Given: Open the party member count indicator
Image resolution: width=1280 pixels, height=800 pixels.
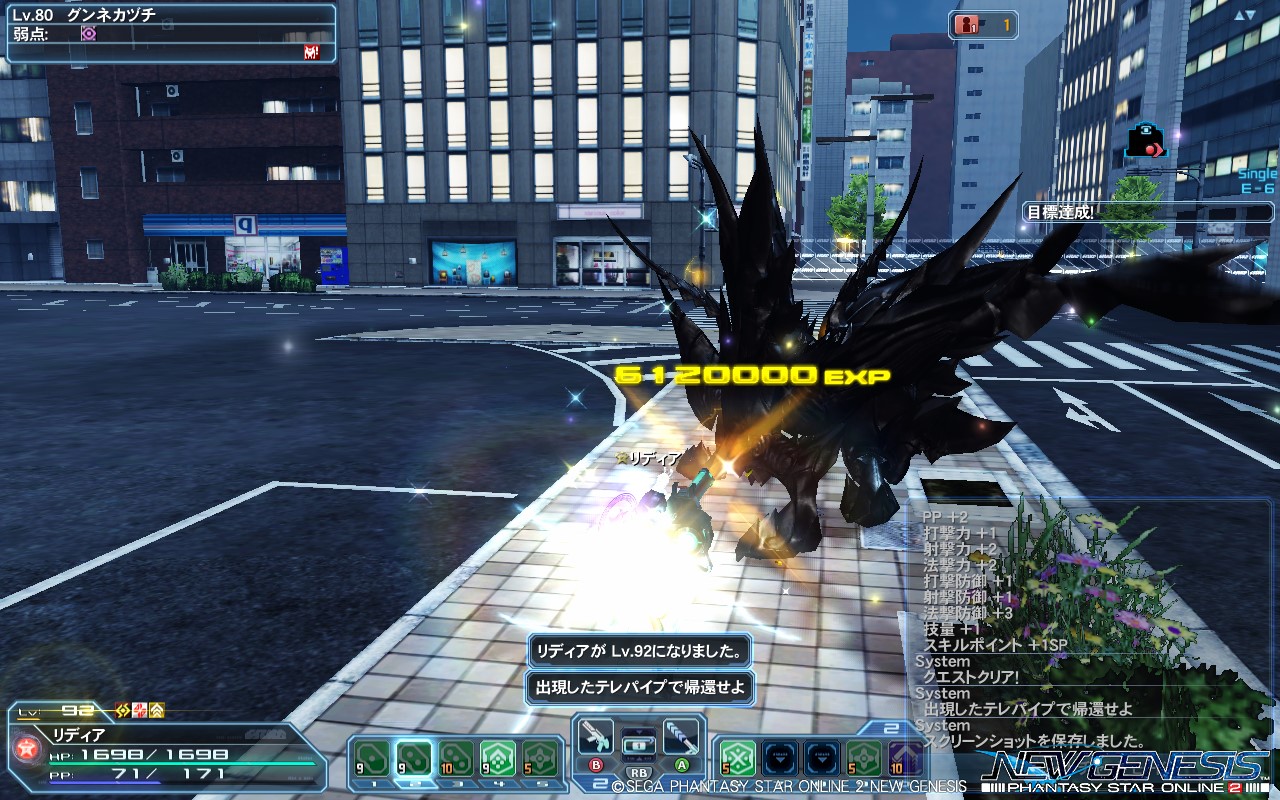Looking at the screenshot, I should click(986, 25).
